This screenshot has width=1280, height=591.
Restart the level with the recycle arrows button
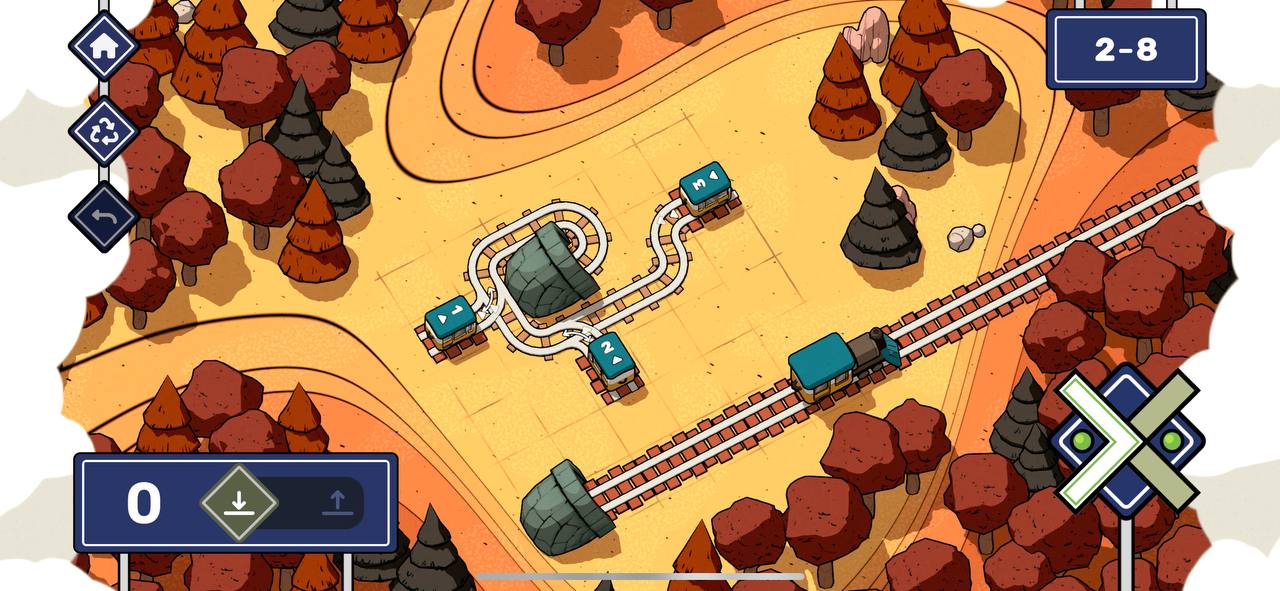[104, 131]
